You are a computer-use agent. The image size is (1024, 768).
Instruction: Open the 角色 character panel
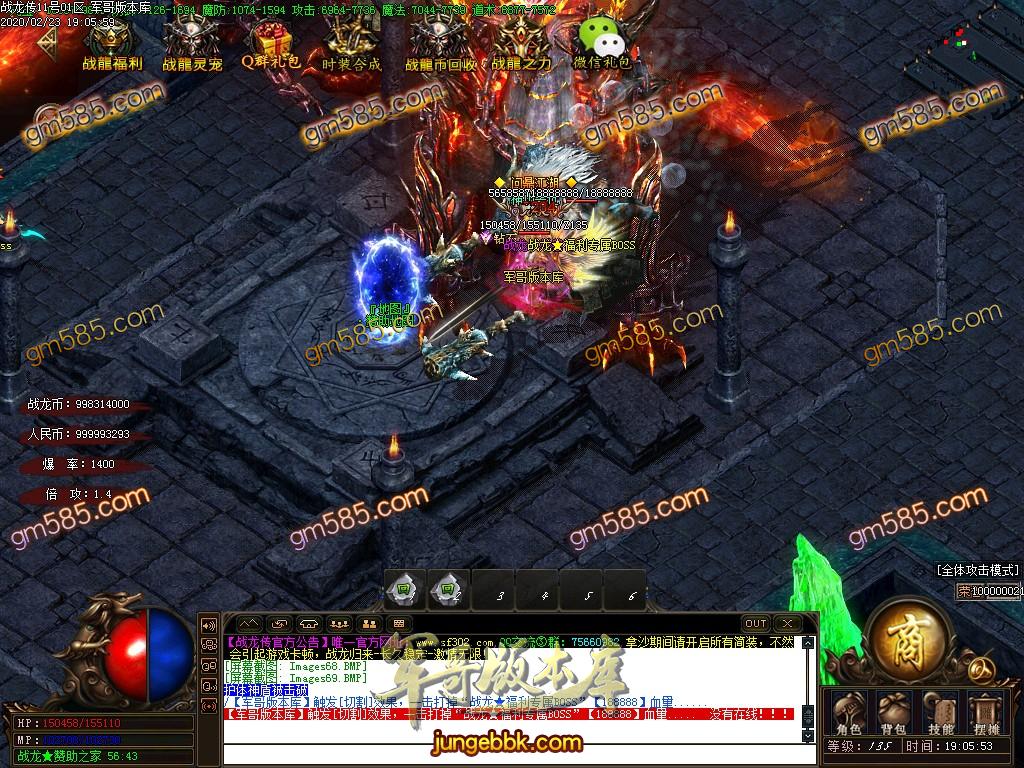click(849, 711)
